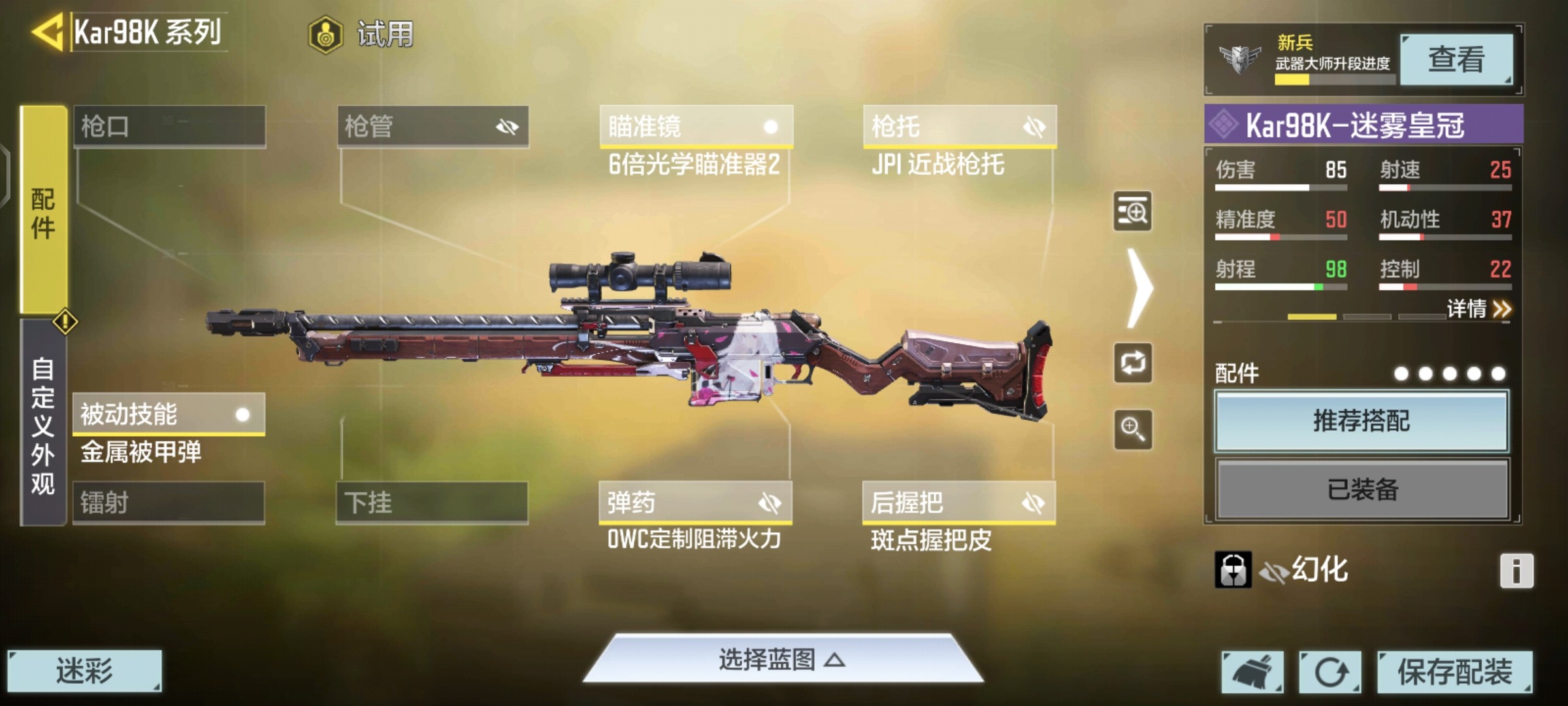Go back using the yellow arrow

pos(47,31)
